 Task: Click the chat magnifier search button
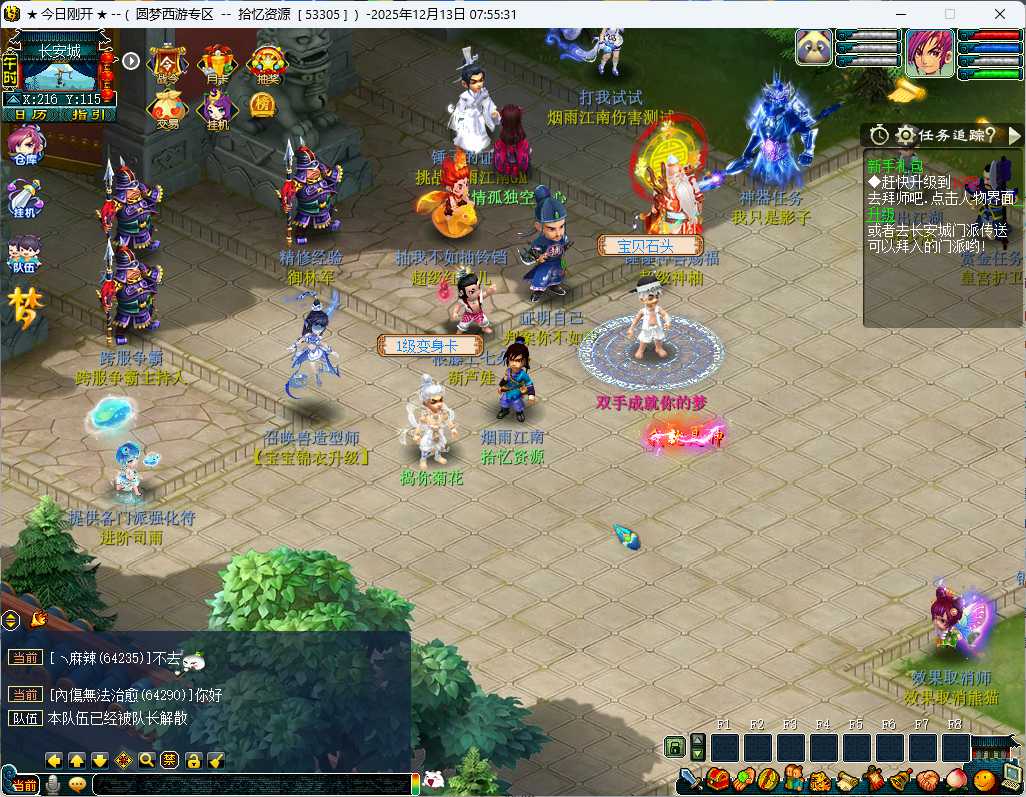[x=147, y=760]
